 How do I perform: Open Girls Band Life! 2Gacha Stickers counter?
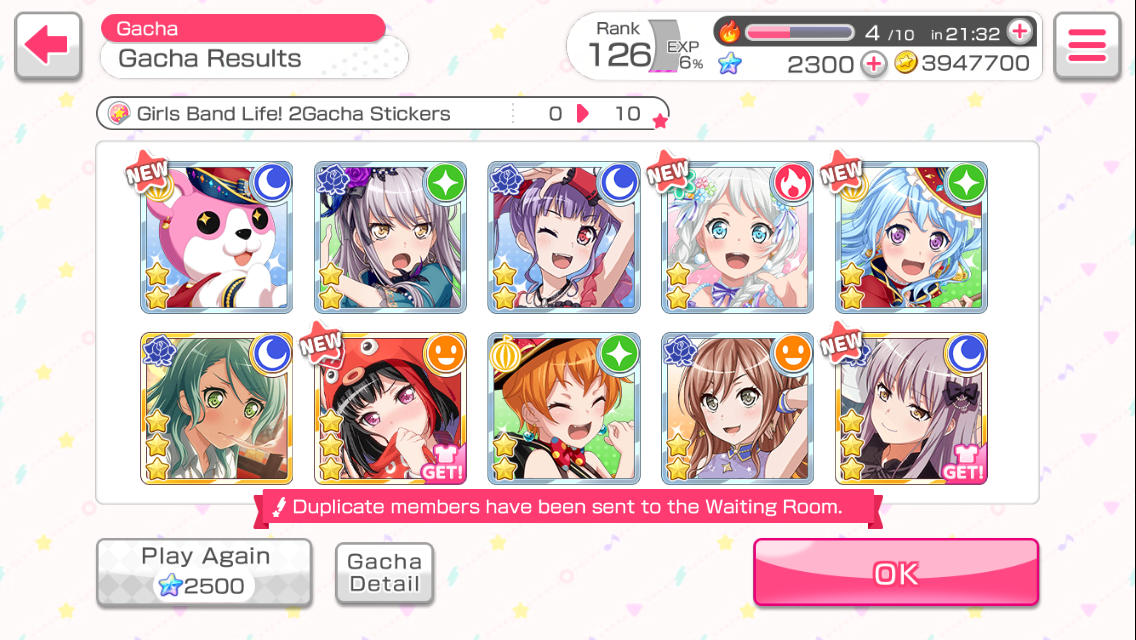click(382, 113)
